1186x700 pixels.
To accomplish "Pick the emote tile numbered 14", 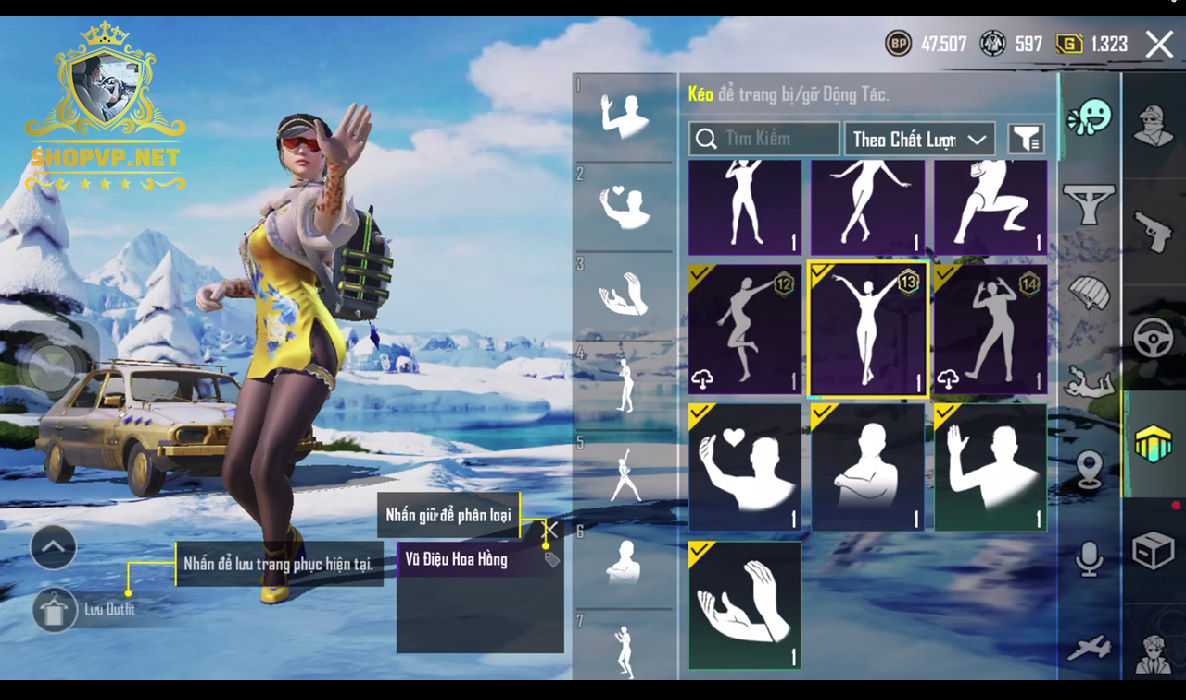I will point(990,330).
